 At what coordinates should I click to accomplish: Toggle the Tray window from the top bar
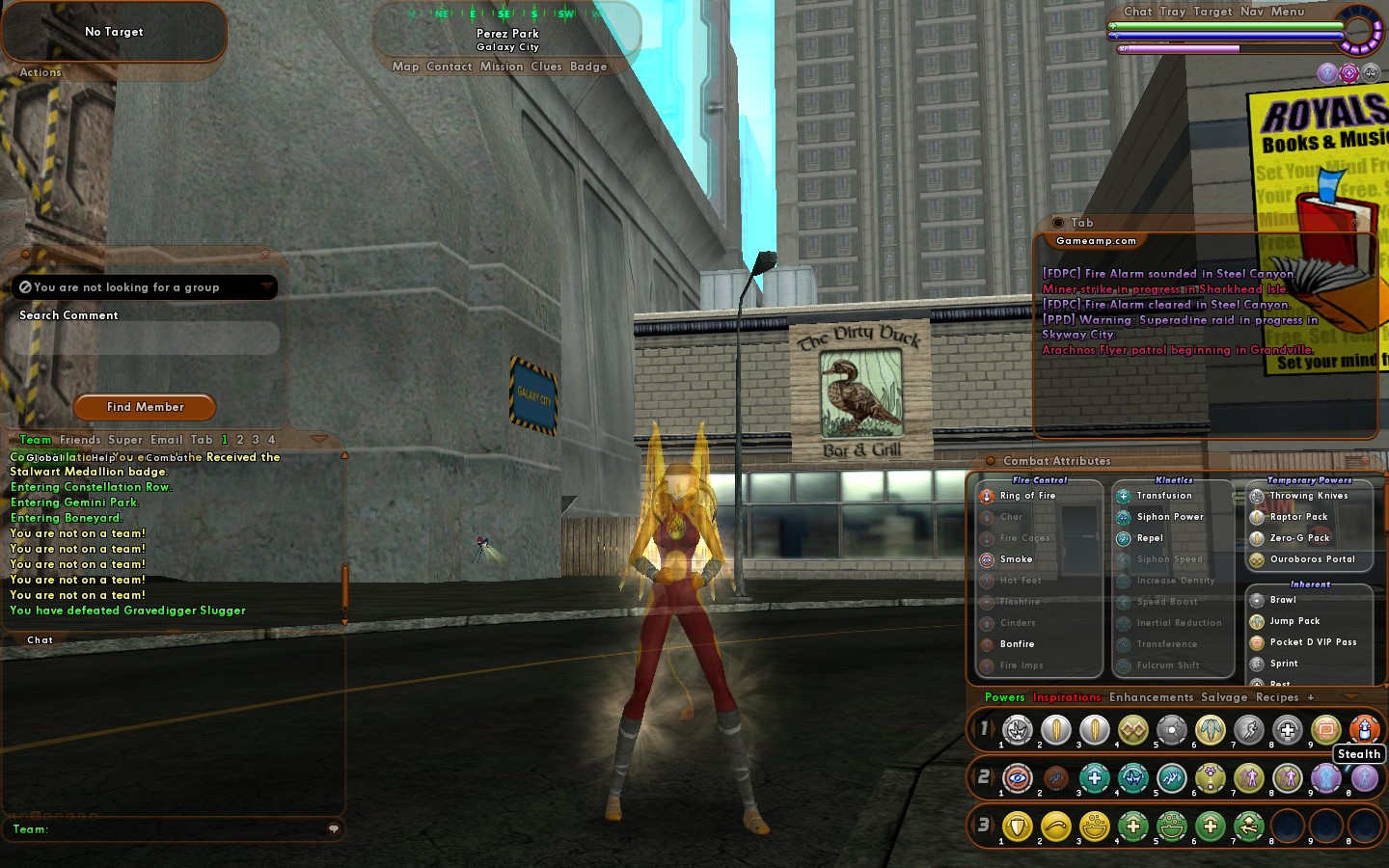click(1172, 12)
